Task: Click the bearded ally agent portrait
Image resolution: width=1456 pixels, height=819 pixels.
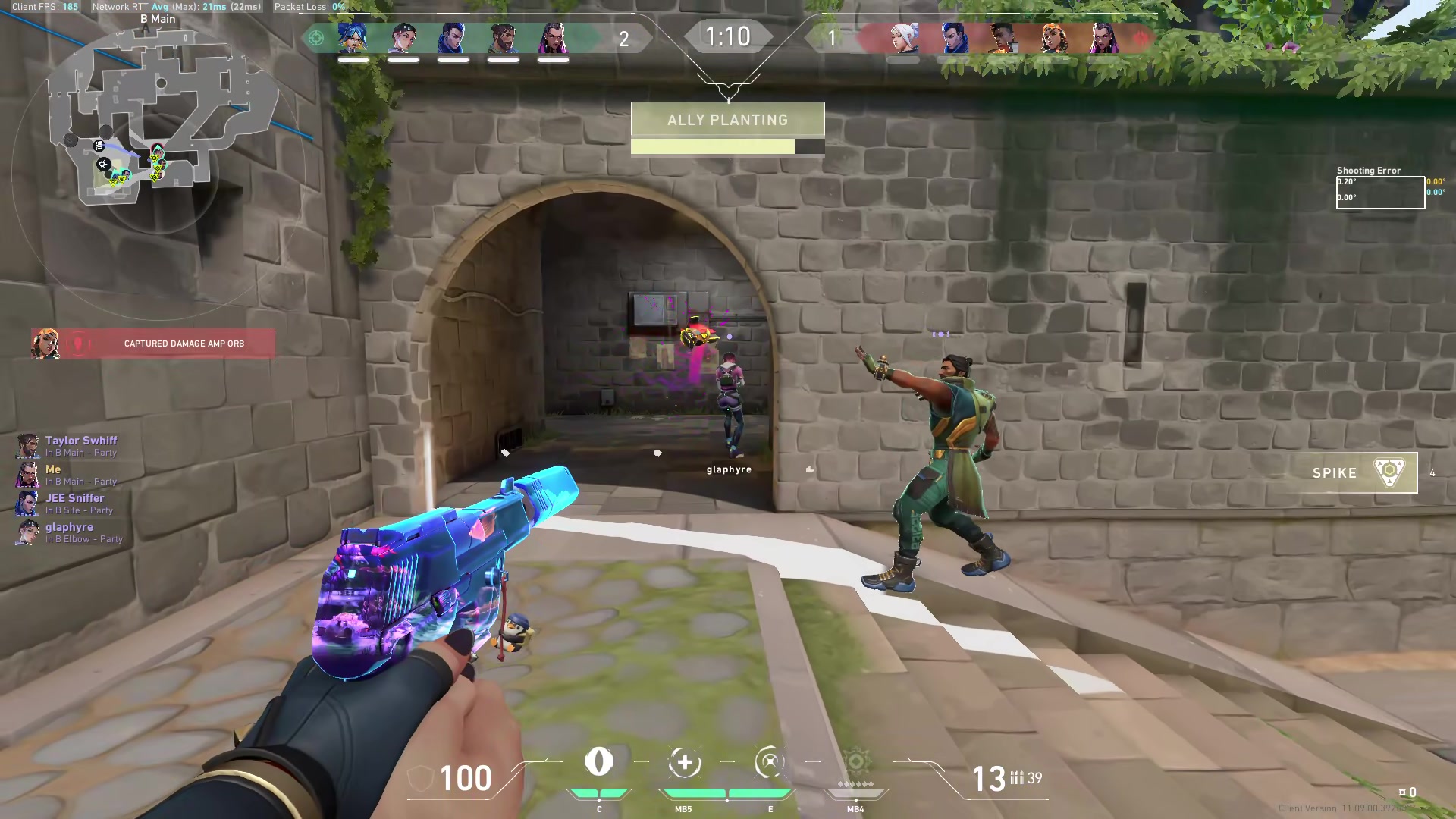Action: tap(504, 37)
